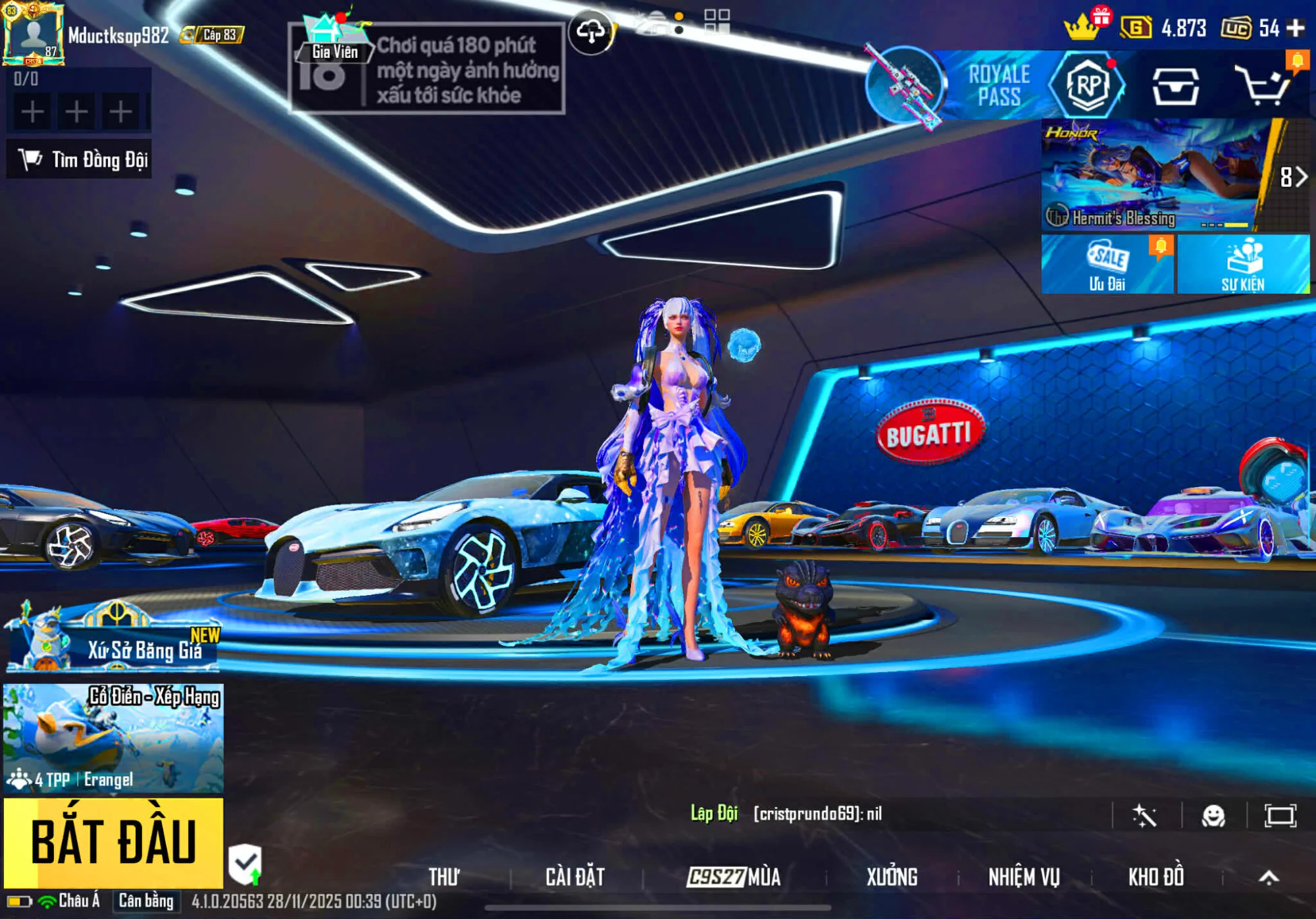Open the Royale Pass RP icon
1316x919 pixels.
[x=1086, y=86]
